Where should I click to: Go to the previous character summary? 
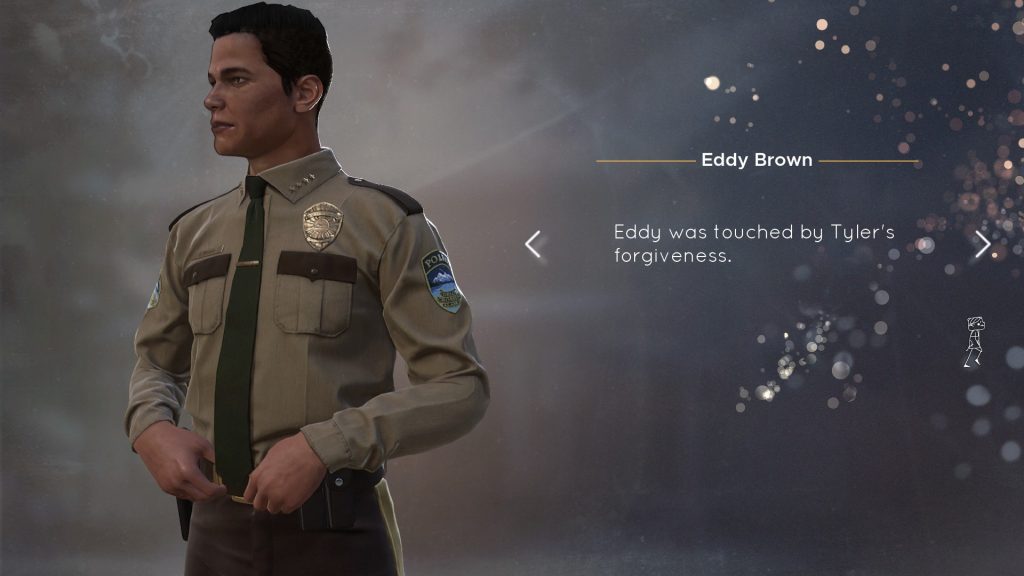tap(533, 244)
